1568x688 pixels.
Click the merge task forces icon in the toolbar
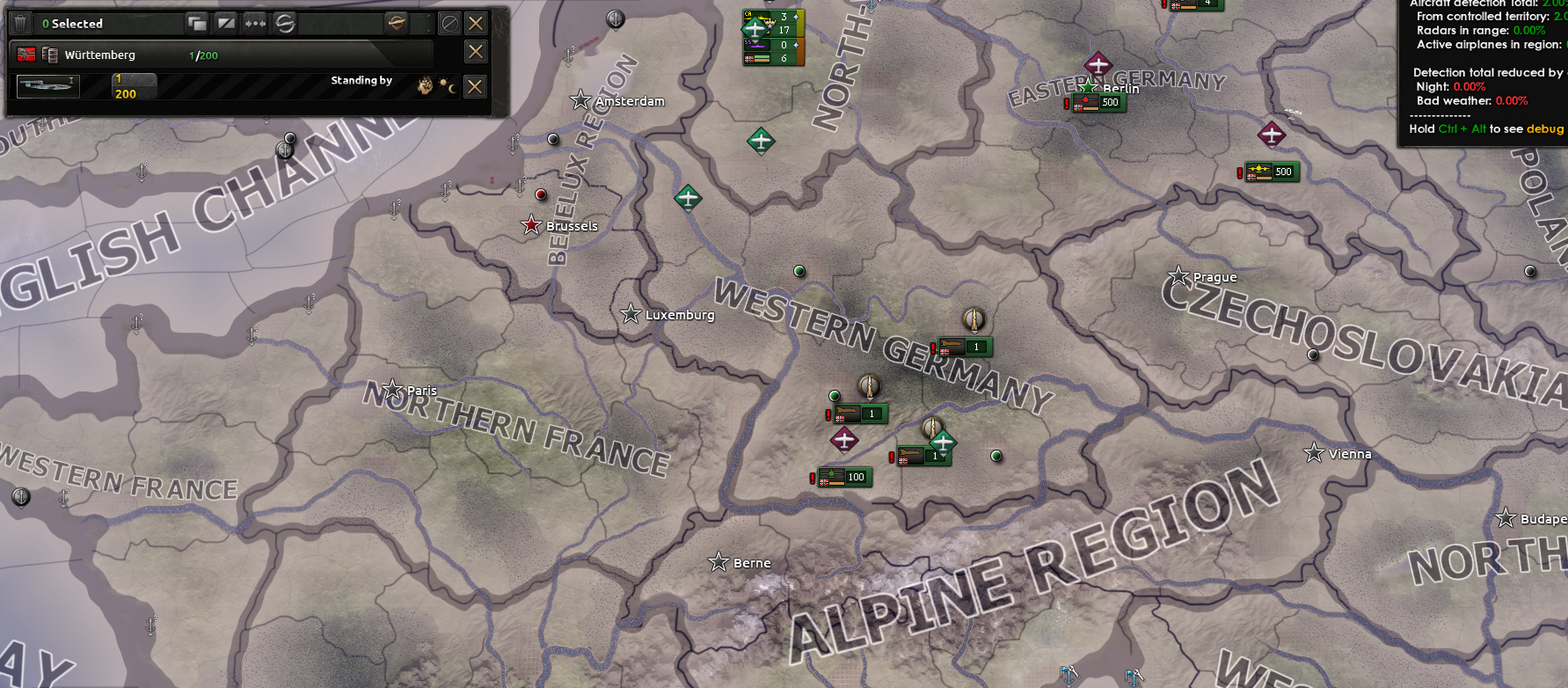[x=255, y=23]
